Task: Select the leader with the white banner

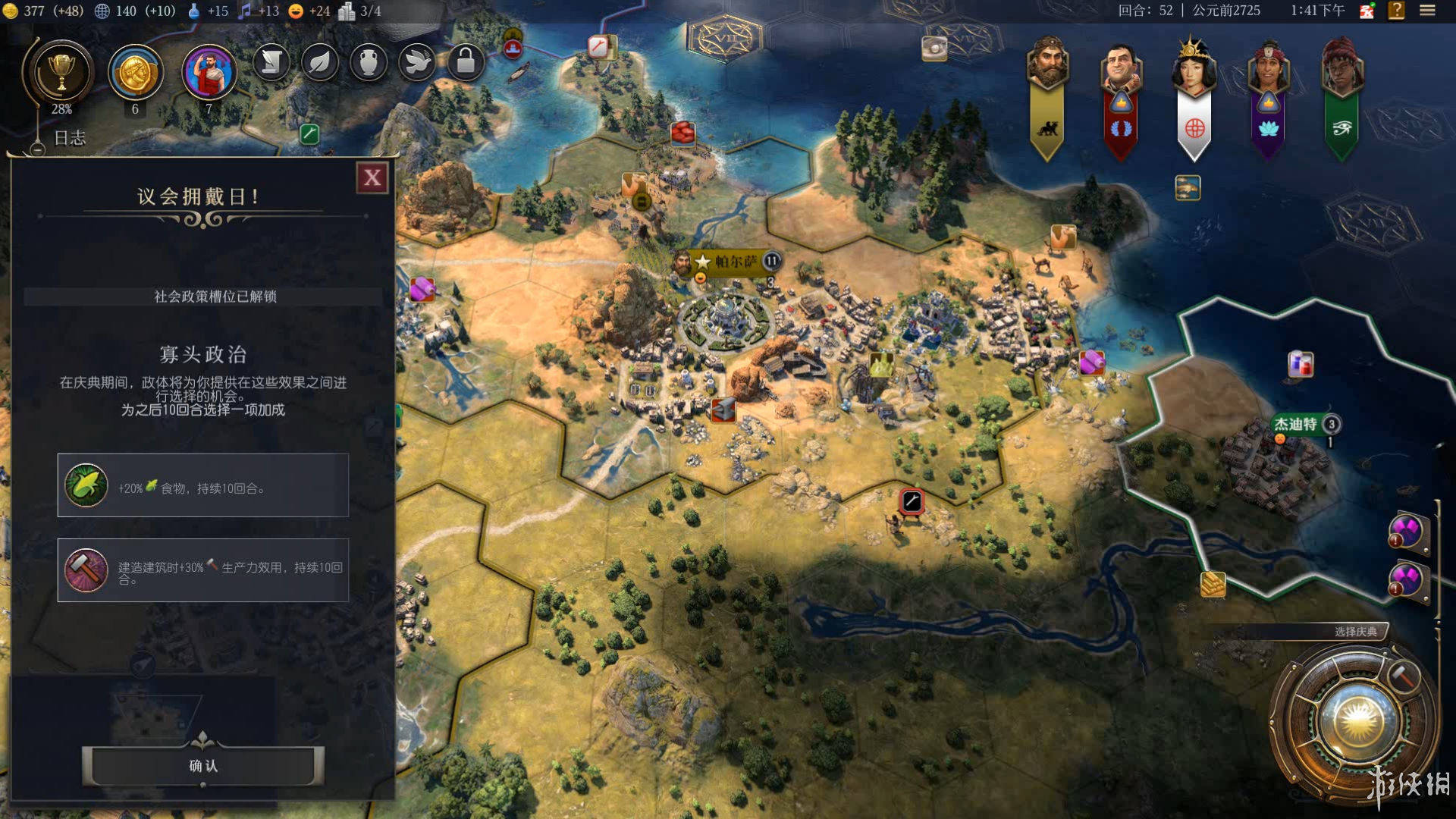Action: click(x=1194, y=68)
